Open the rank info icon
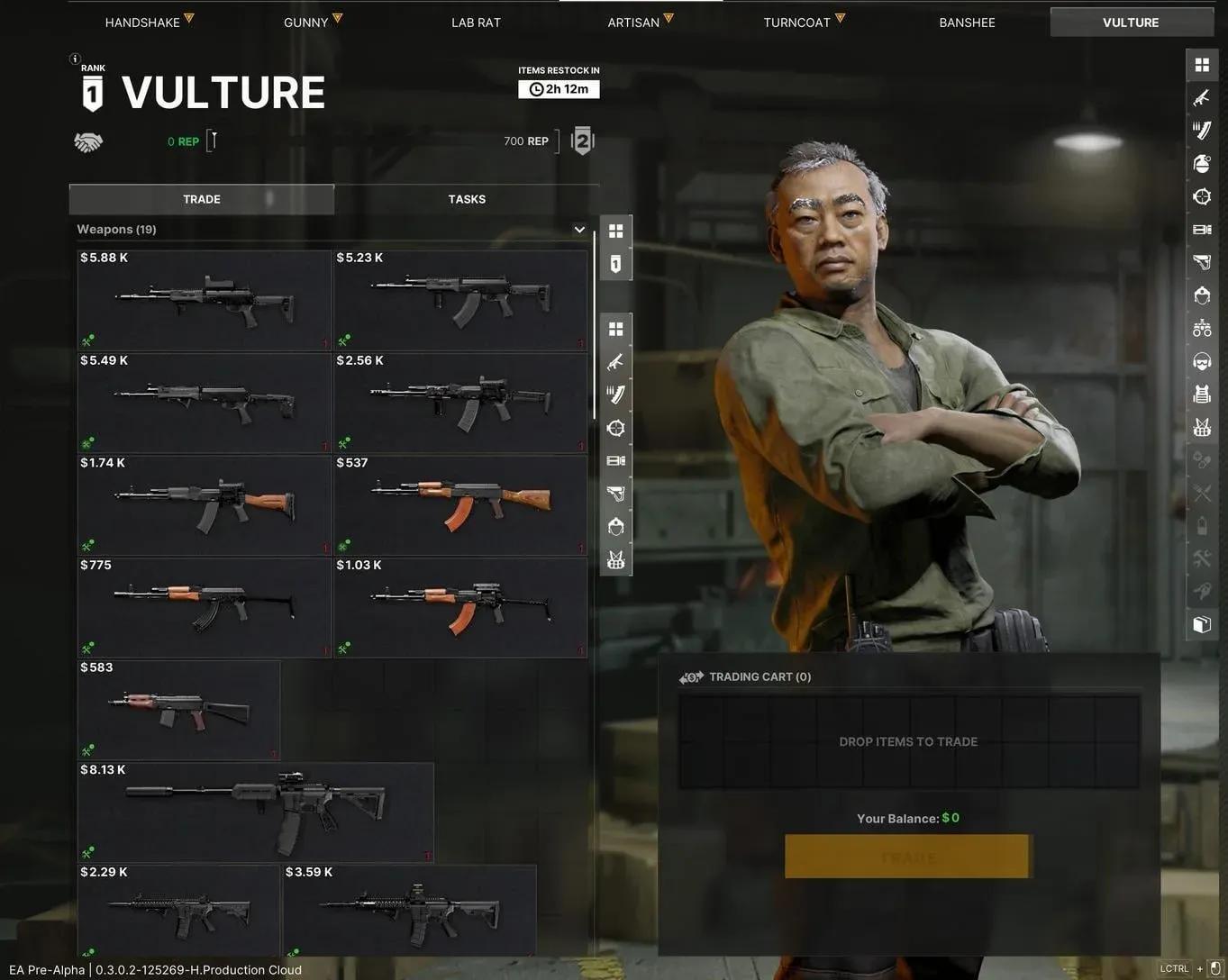1228x980 pixels. click(x=76, y=59)
